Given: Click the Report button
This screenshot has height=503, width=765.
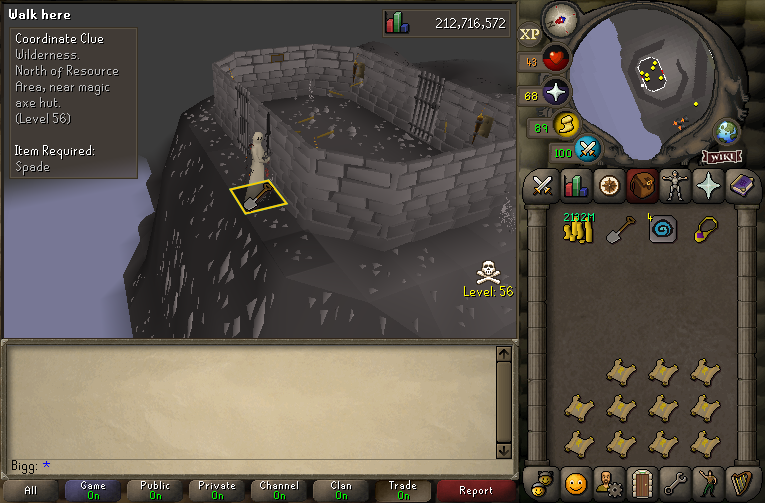Looking at the screenshot, I should pos(476,490).
